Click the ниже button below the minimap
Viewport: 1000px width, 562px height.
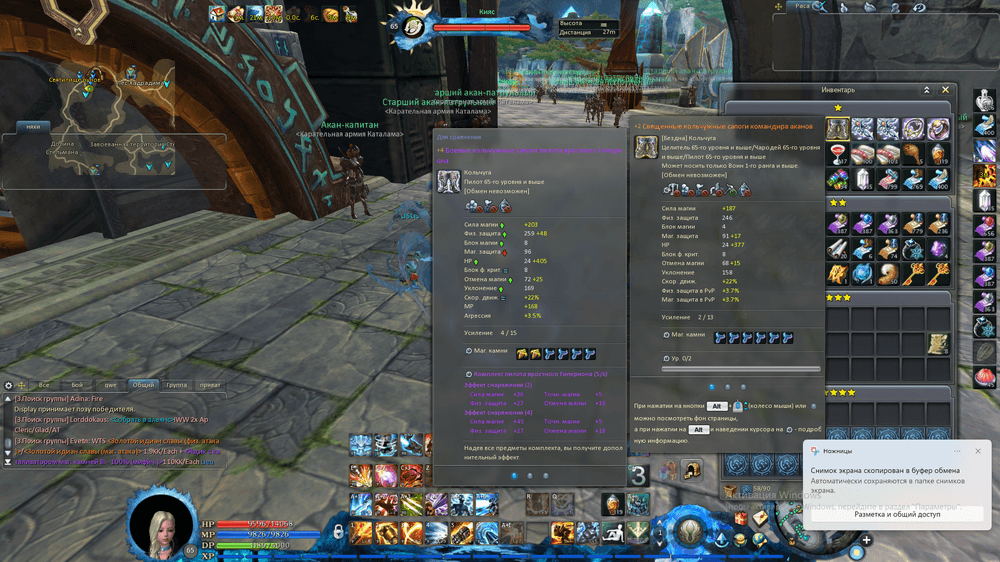pos(34,127)
